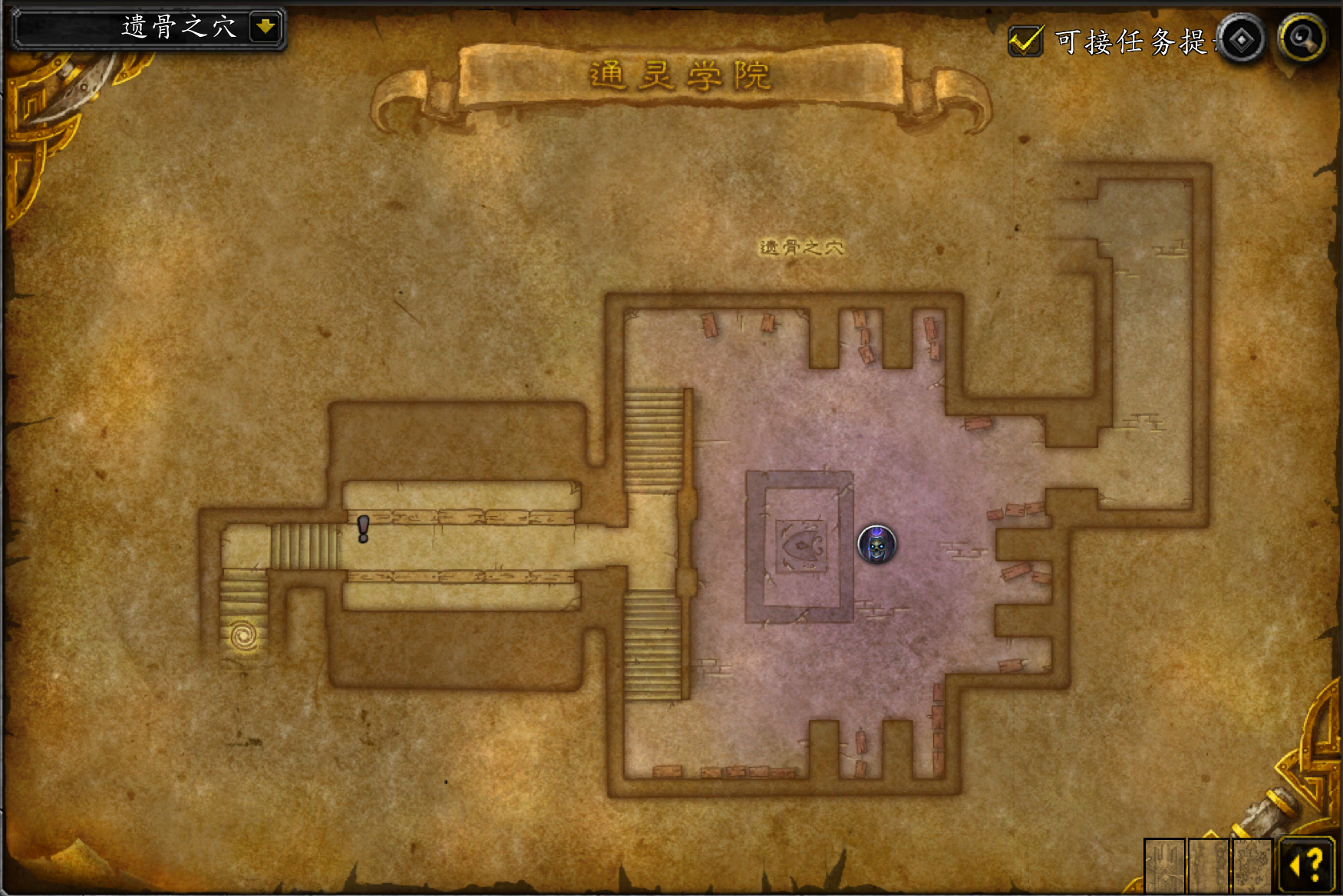Select the skull boss icon on the map
Image resolution: width=1343 pixels, height=896 pixels.
pyautogui.click(x=876, y=545)
